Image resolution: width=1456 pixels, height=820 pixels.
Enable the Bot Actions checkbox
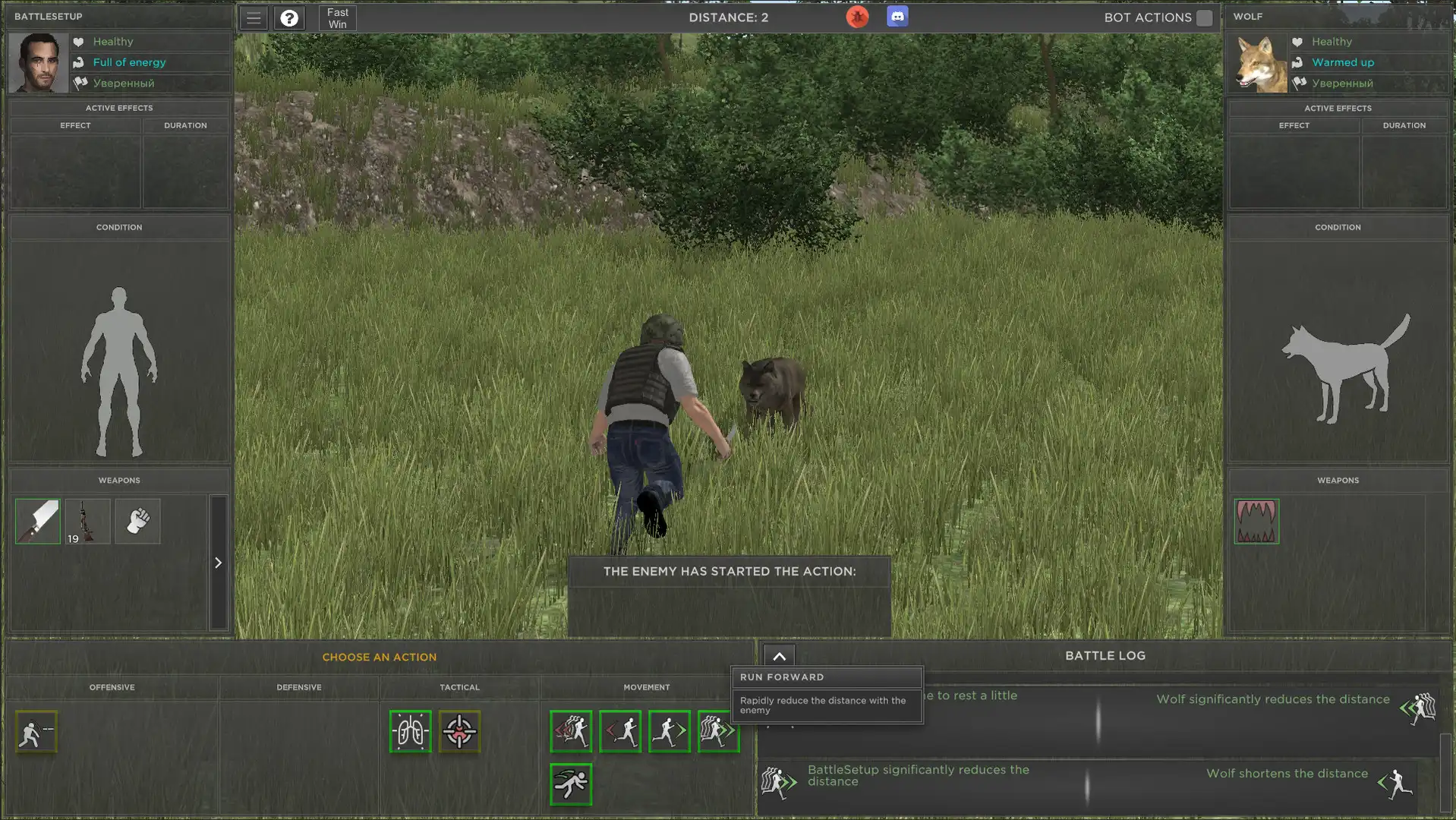(1203, 17)
